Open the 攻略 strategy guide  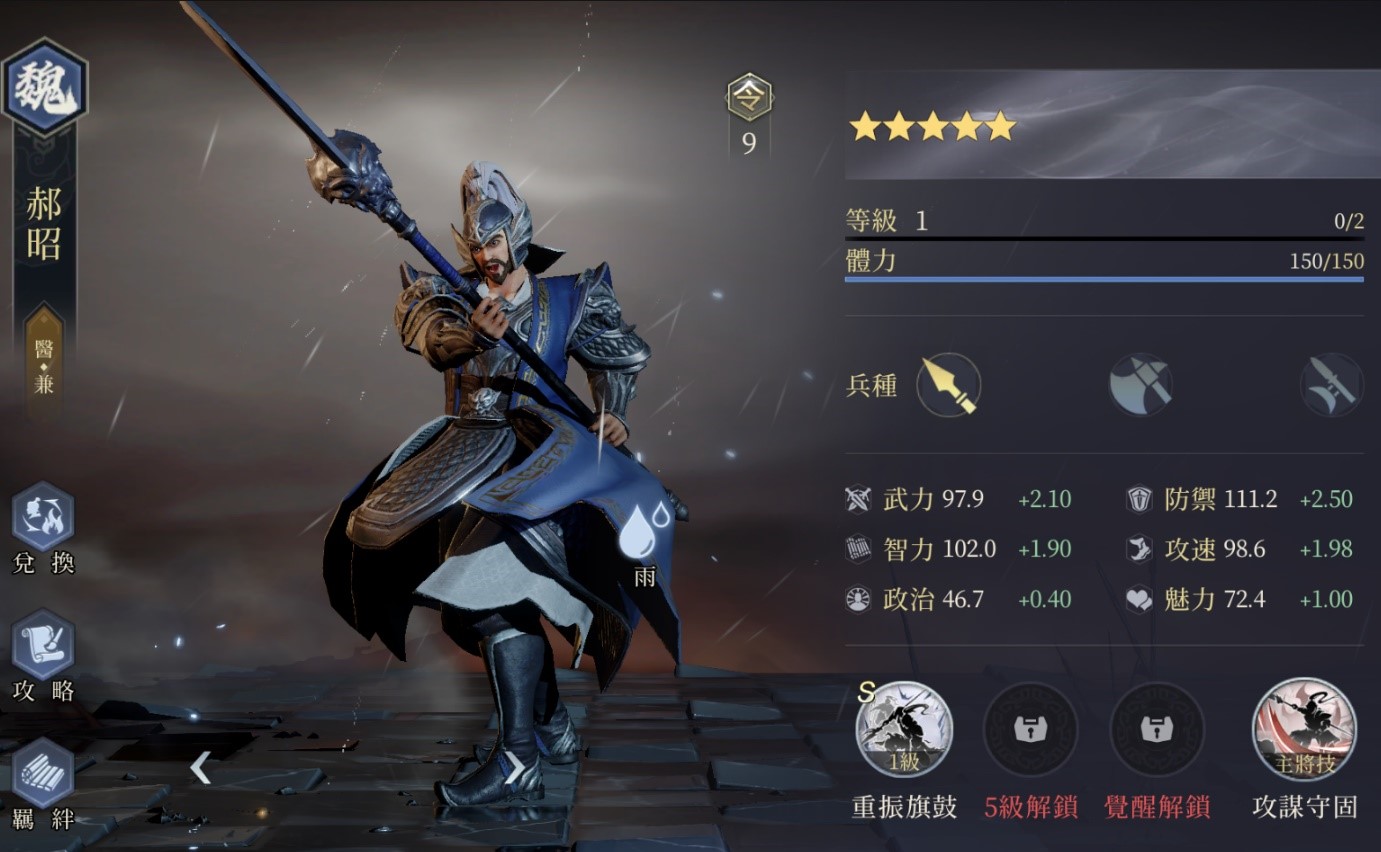click(43, 645)
